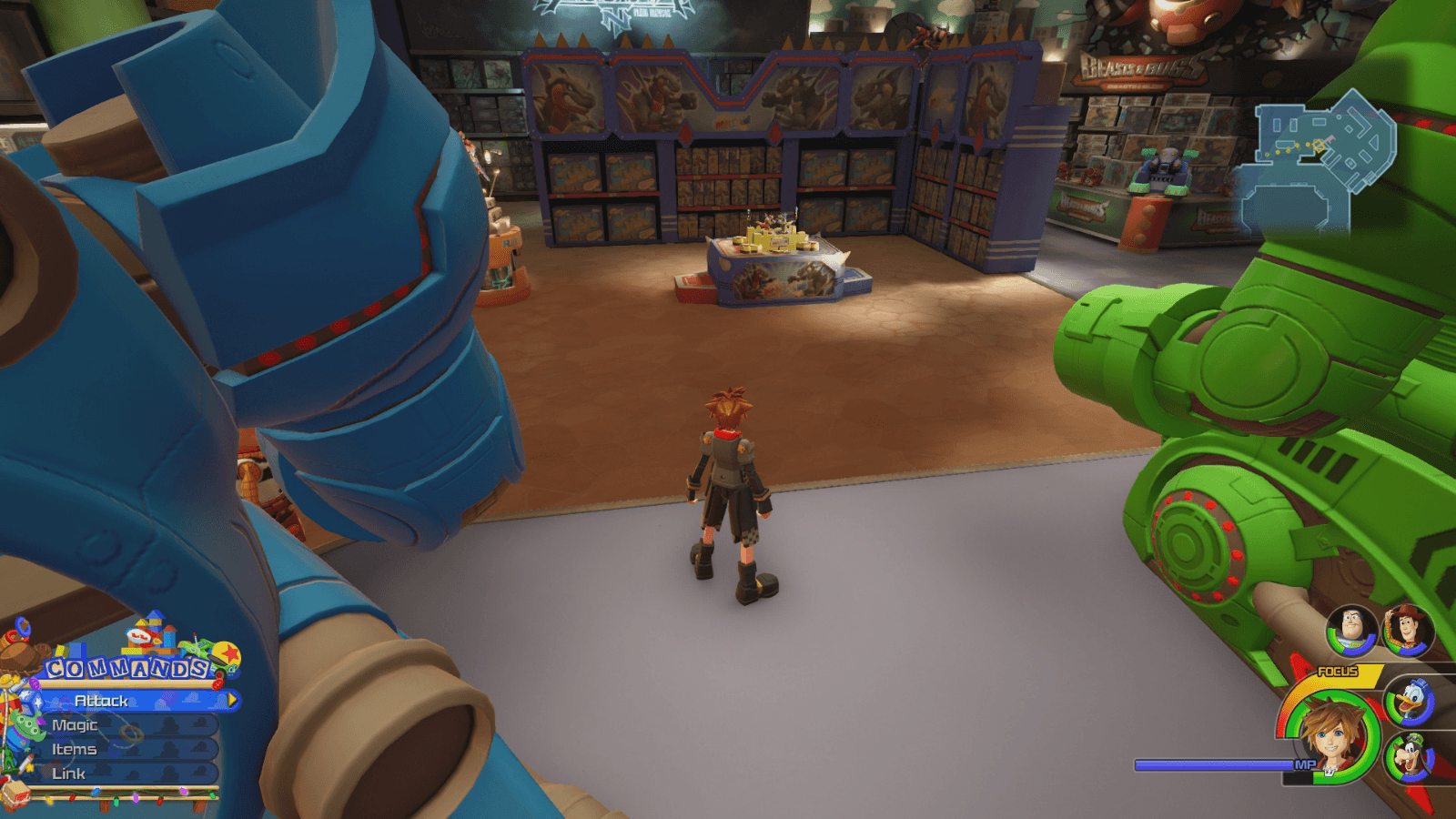This screenshot has width=1456, height=819.
Task: Click the green alien on the command menu
Action: click(27, 723)
